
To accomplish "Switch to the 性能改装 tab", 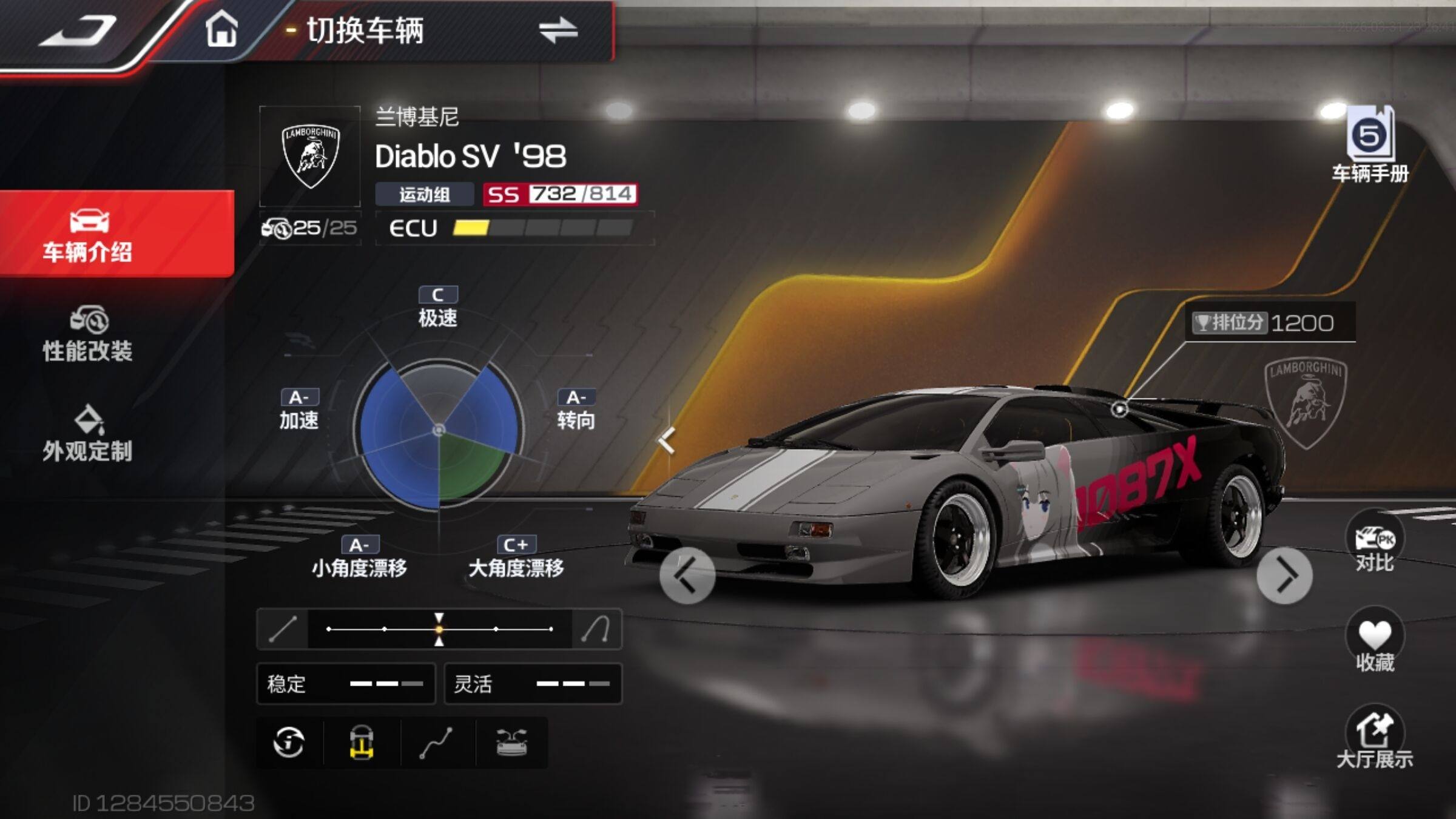I will pyautogui.click(x=89, y=334).
